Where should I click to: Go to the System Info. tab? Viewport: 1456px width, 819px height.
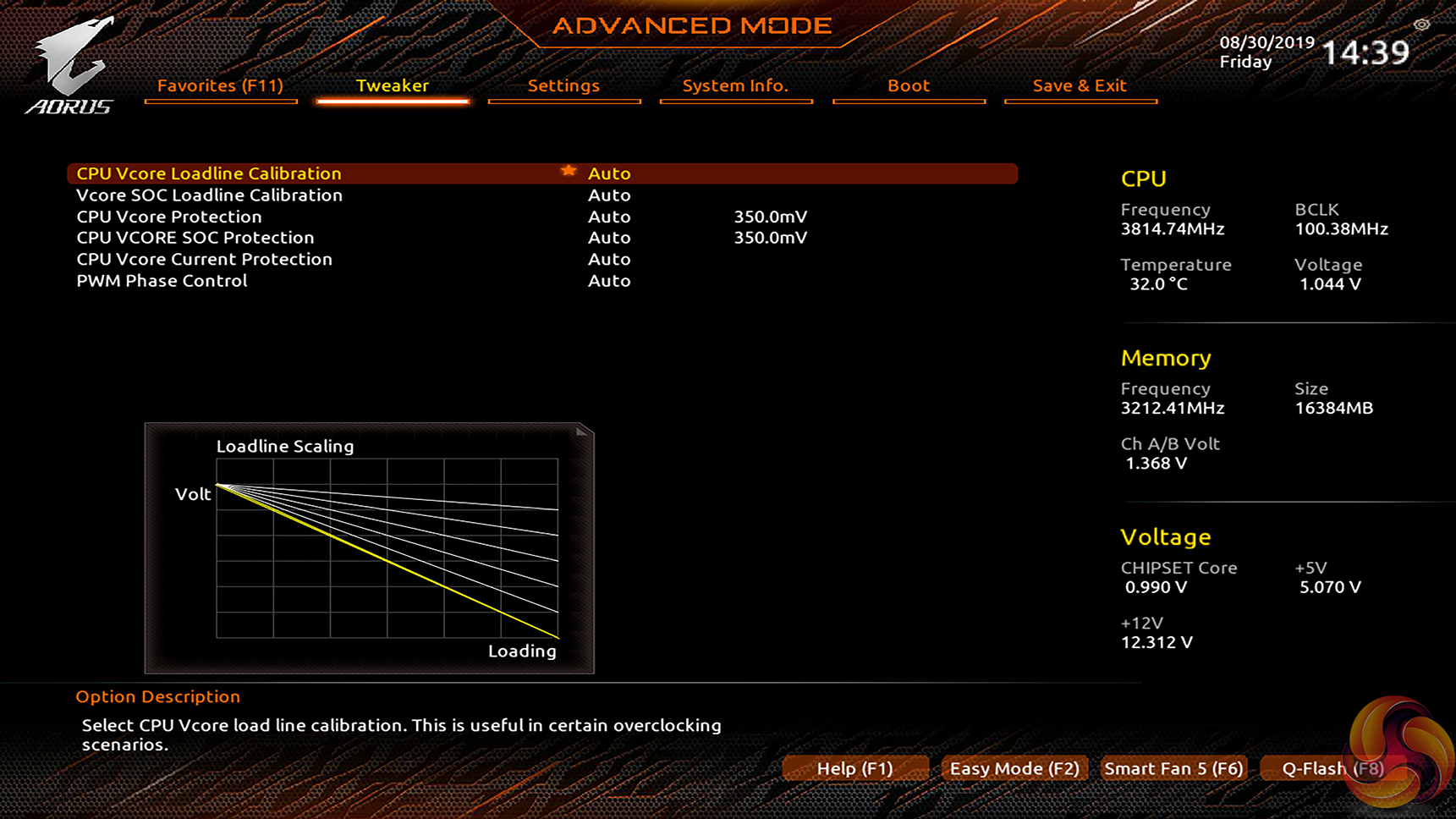[x=735, y=85]
